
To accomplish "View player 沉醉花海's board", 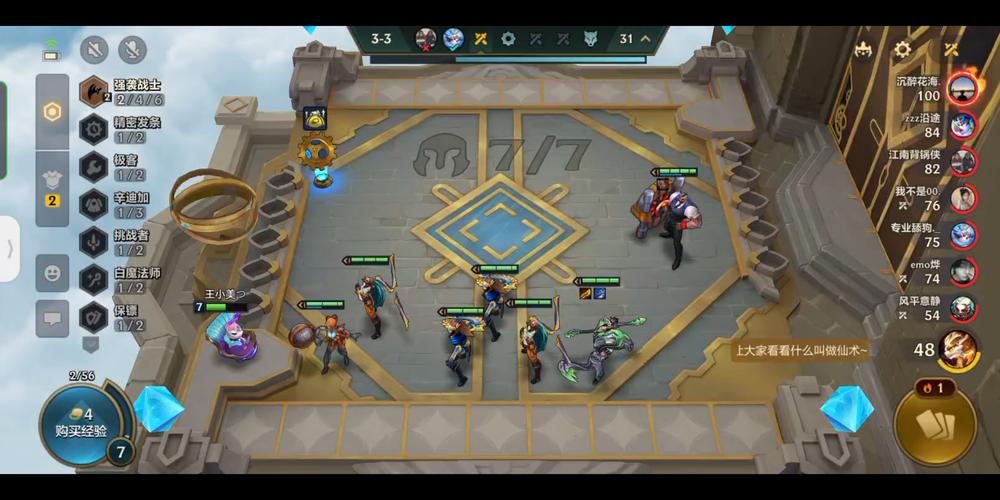I will pos(963,89).
